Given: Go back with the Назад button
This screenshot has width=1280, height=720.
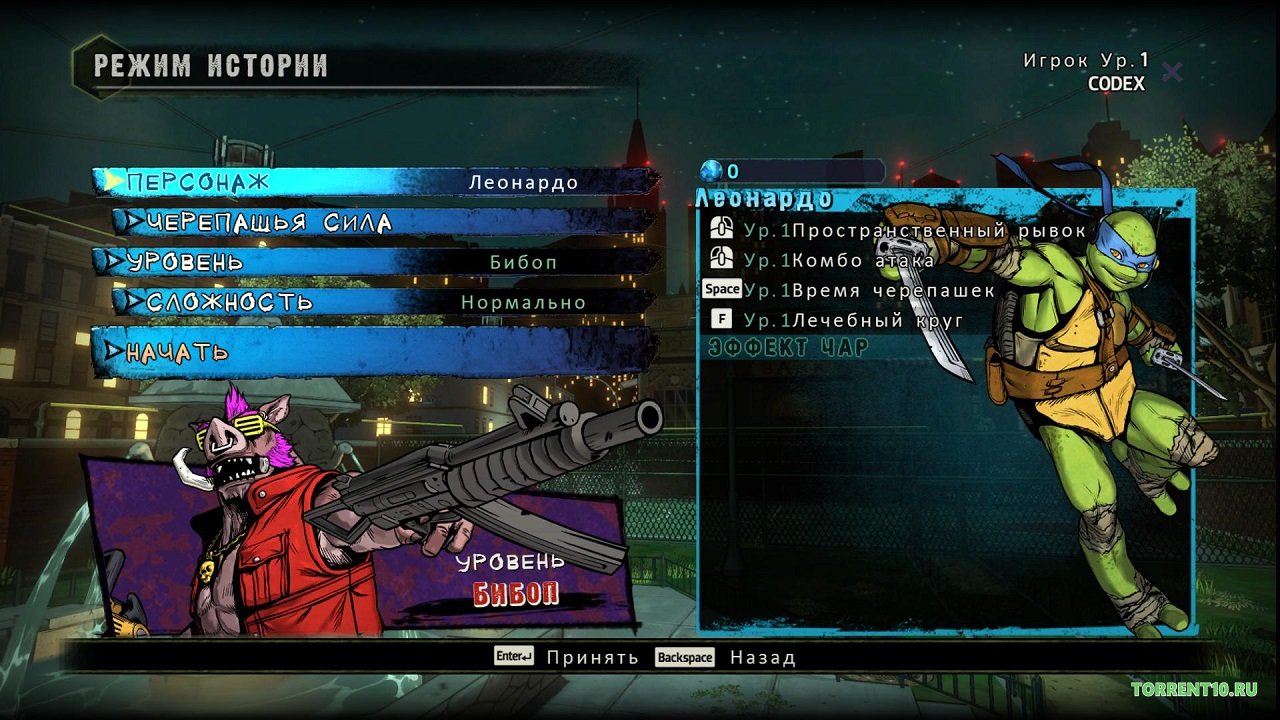Looking at the screenshot, I should pos(726,657).
